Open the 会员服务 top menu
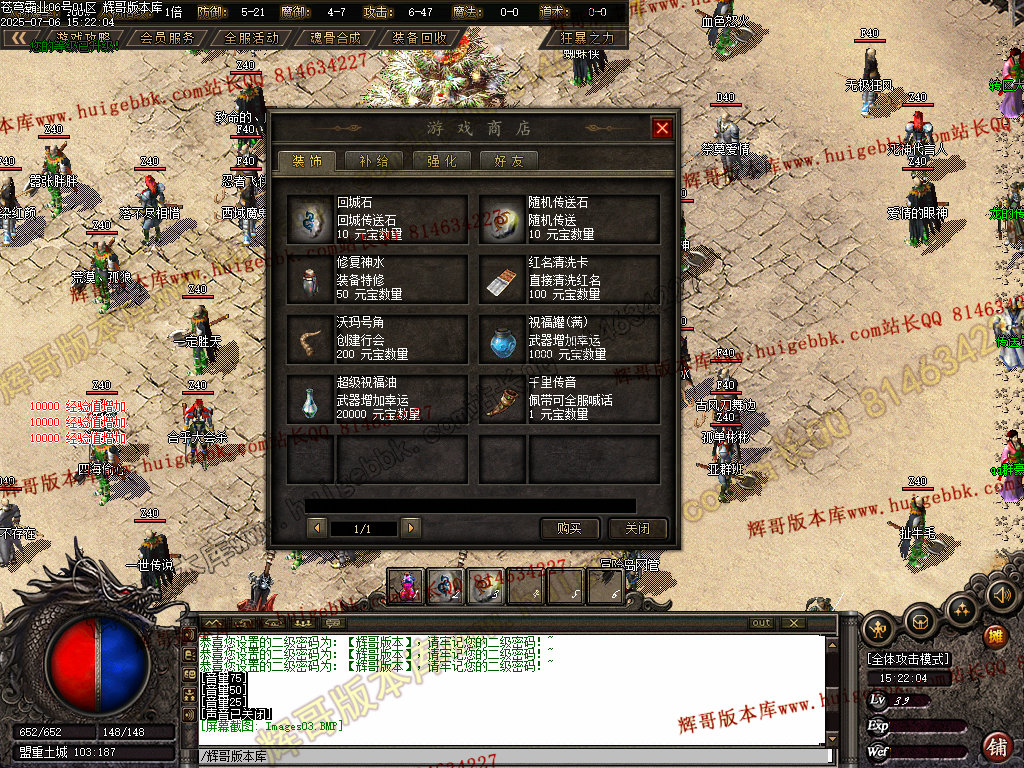 pos(167,38)
